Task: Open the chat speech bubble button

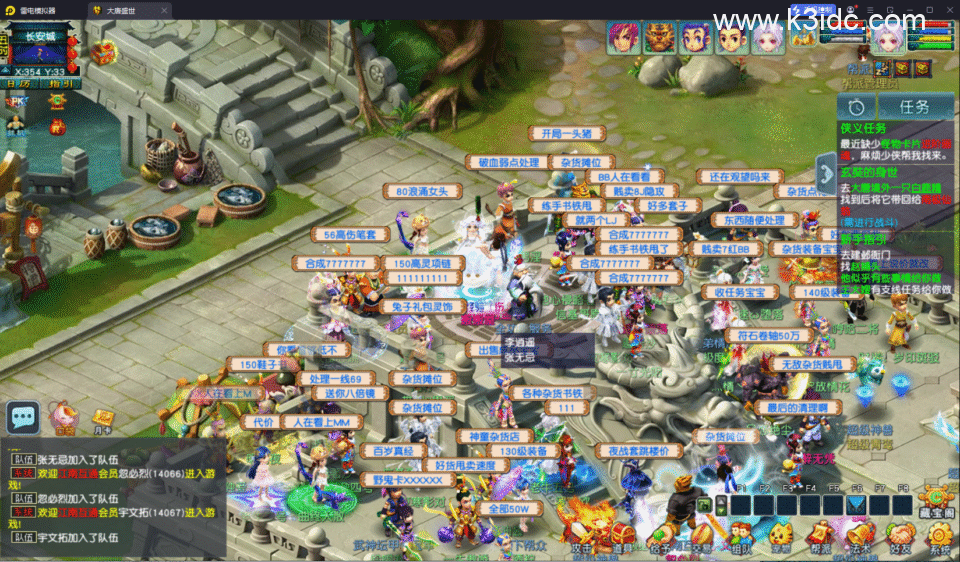Action: [x=22, y=417]
